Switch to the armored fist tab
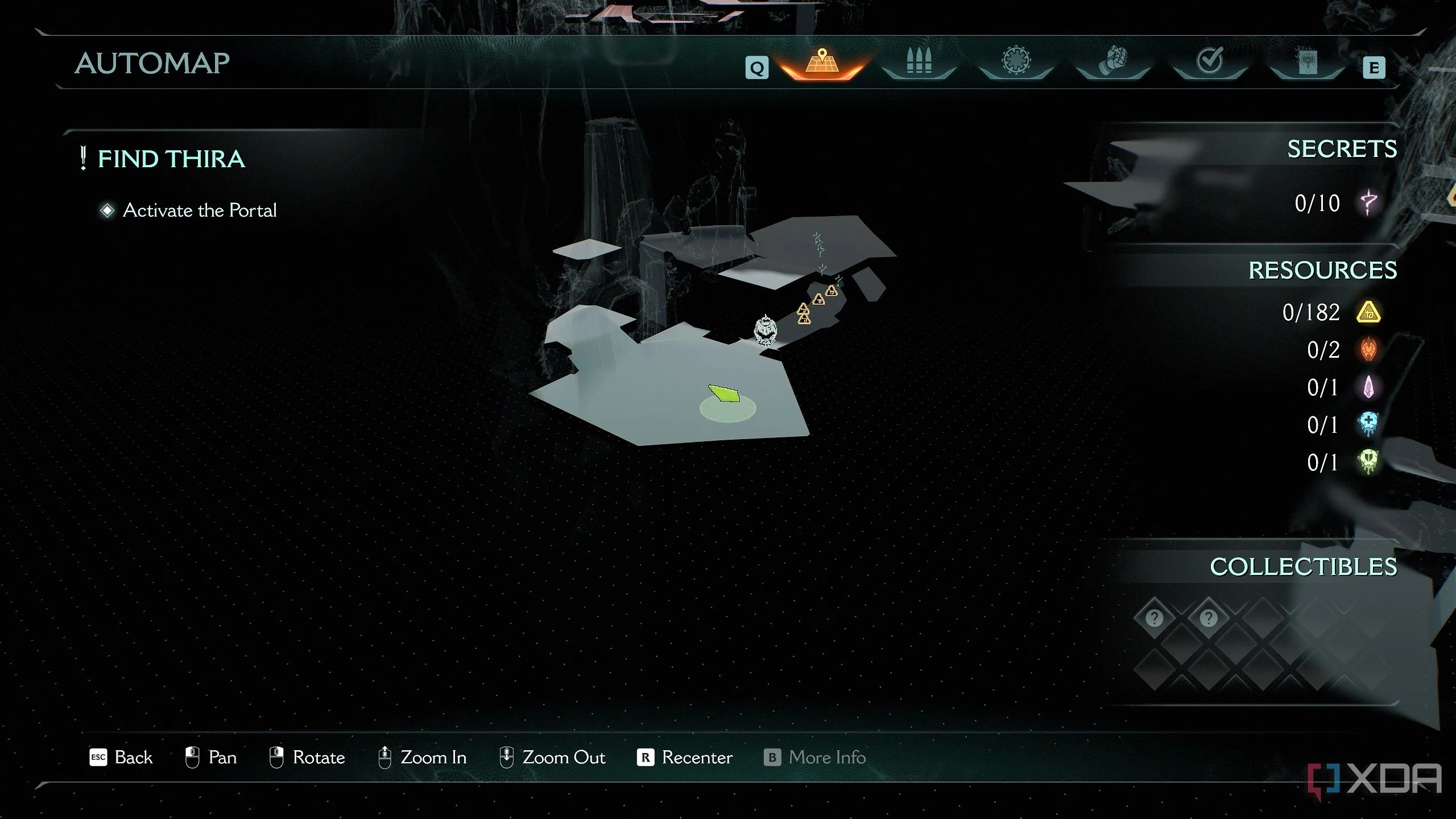This screenshot has height=819, width=1456. [x=1113, y=61]
